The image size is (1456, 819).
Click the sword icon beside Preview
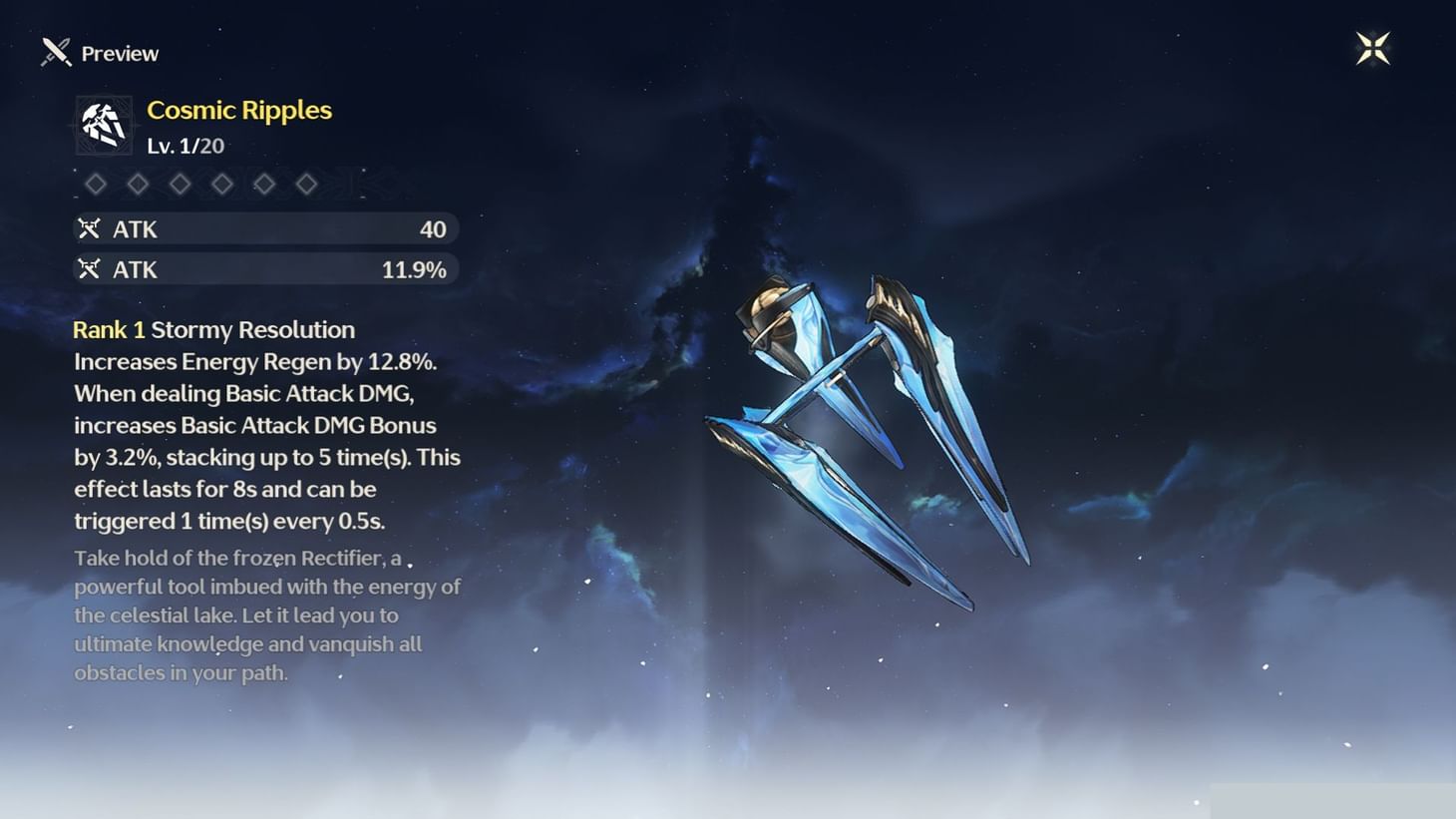[x=54, y=52]
